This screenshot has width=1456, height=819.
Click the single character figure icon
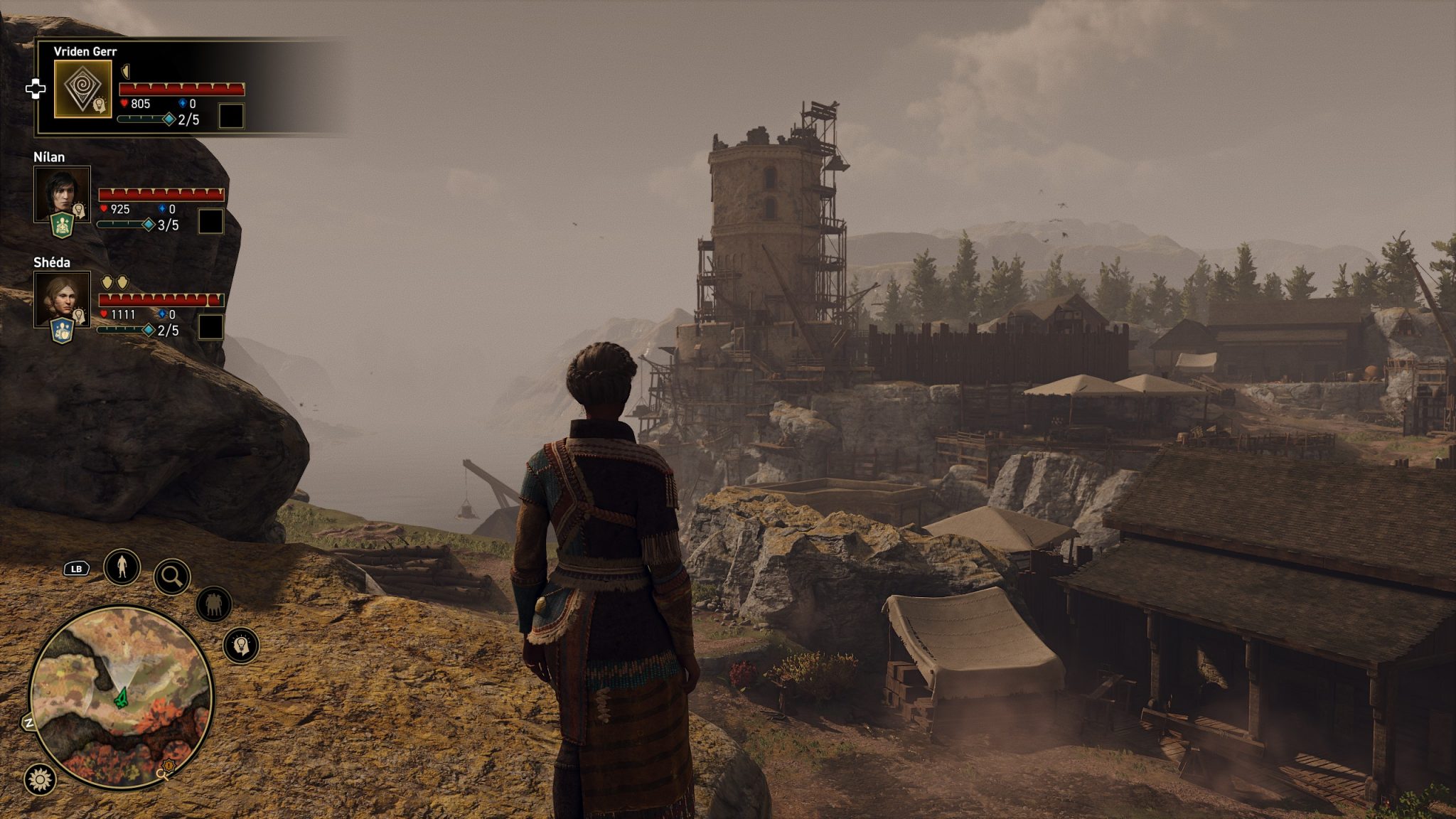(122, 567)
